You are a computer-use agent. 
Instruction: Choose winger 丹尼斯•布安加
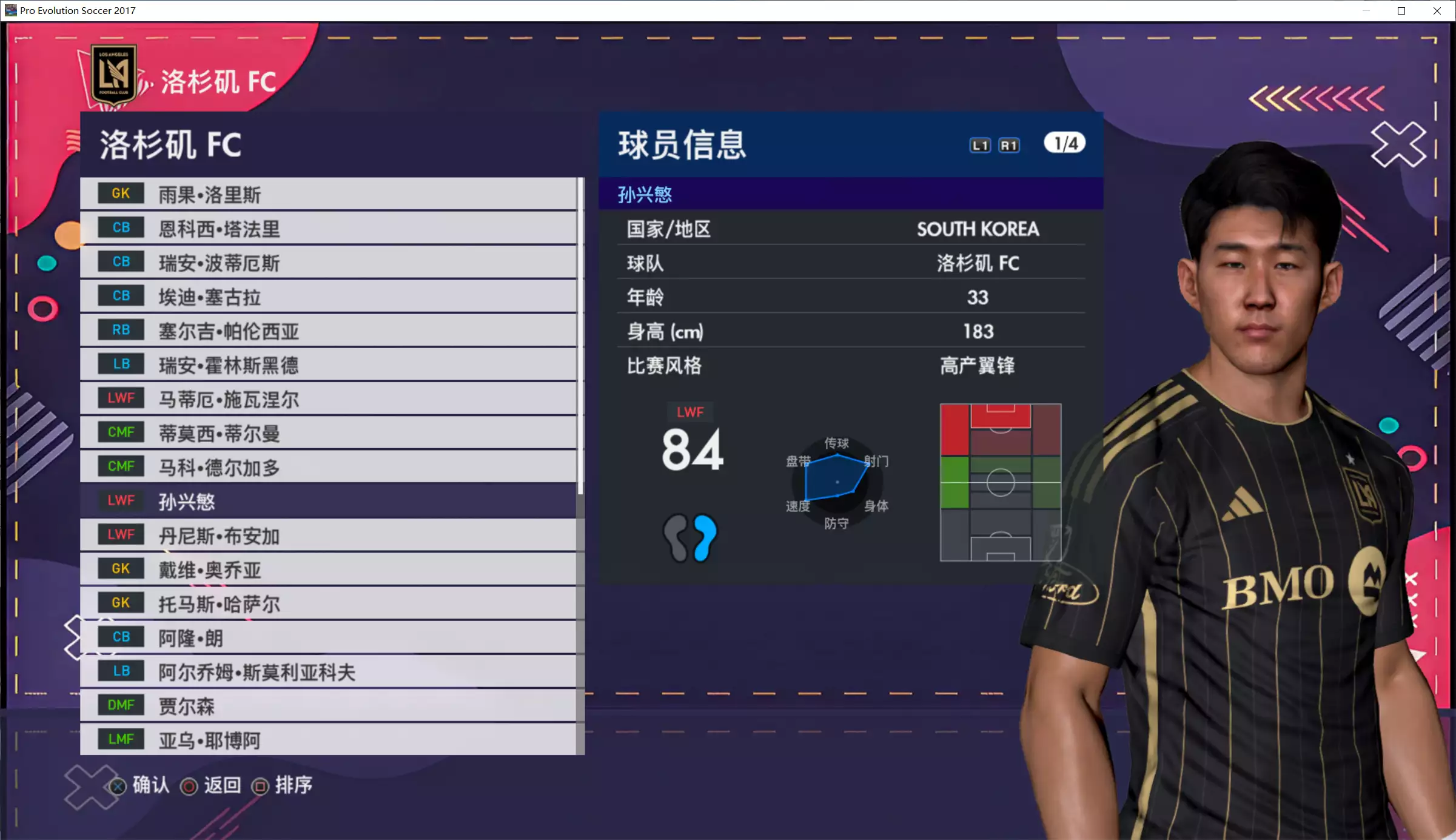[327, 535]
